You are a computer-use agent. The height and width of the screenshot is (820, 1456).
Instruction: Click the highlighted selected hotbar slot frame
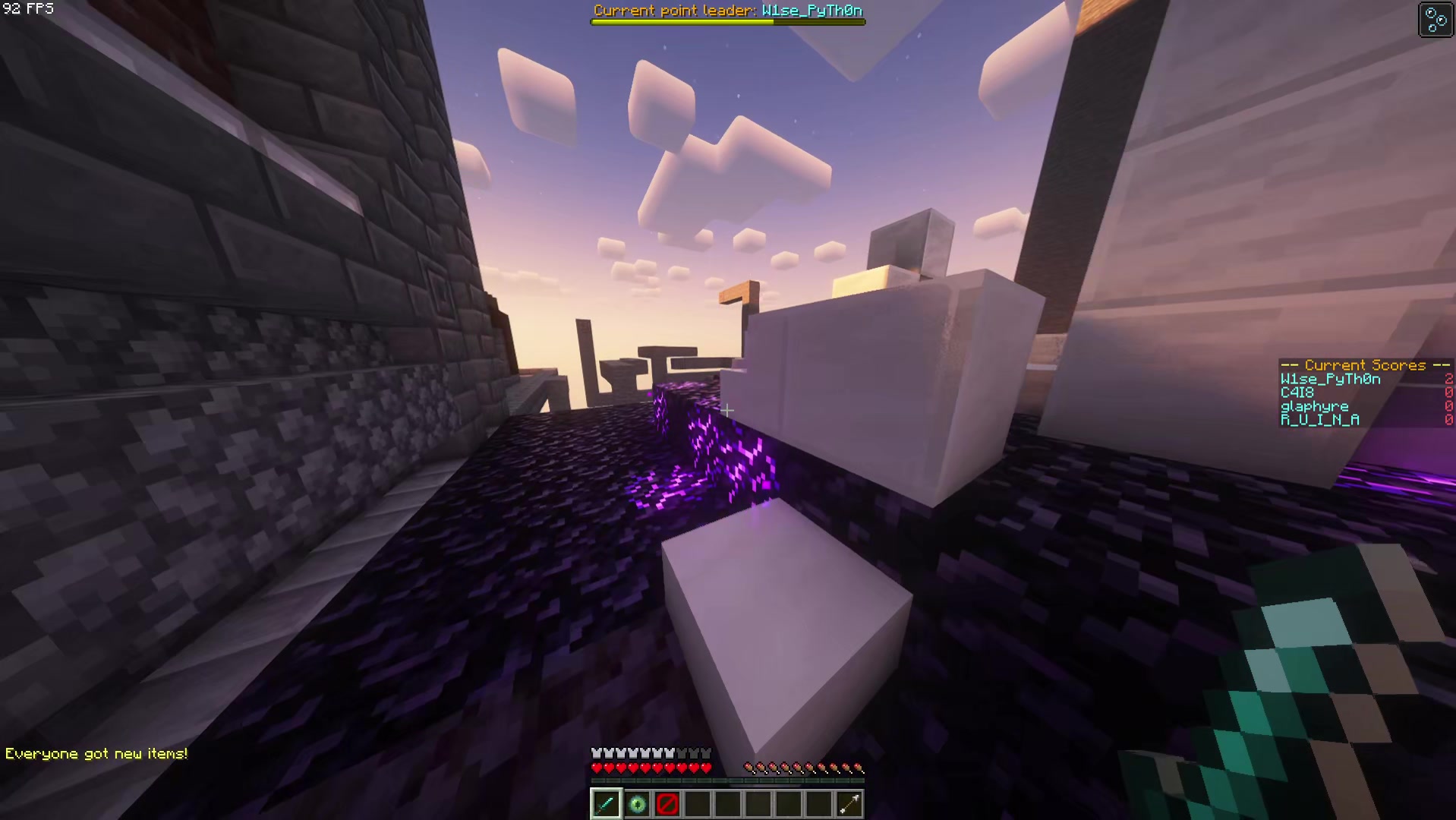coord(605,804)
